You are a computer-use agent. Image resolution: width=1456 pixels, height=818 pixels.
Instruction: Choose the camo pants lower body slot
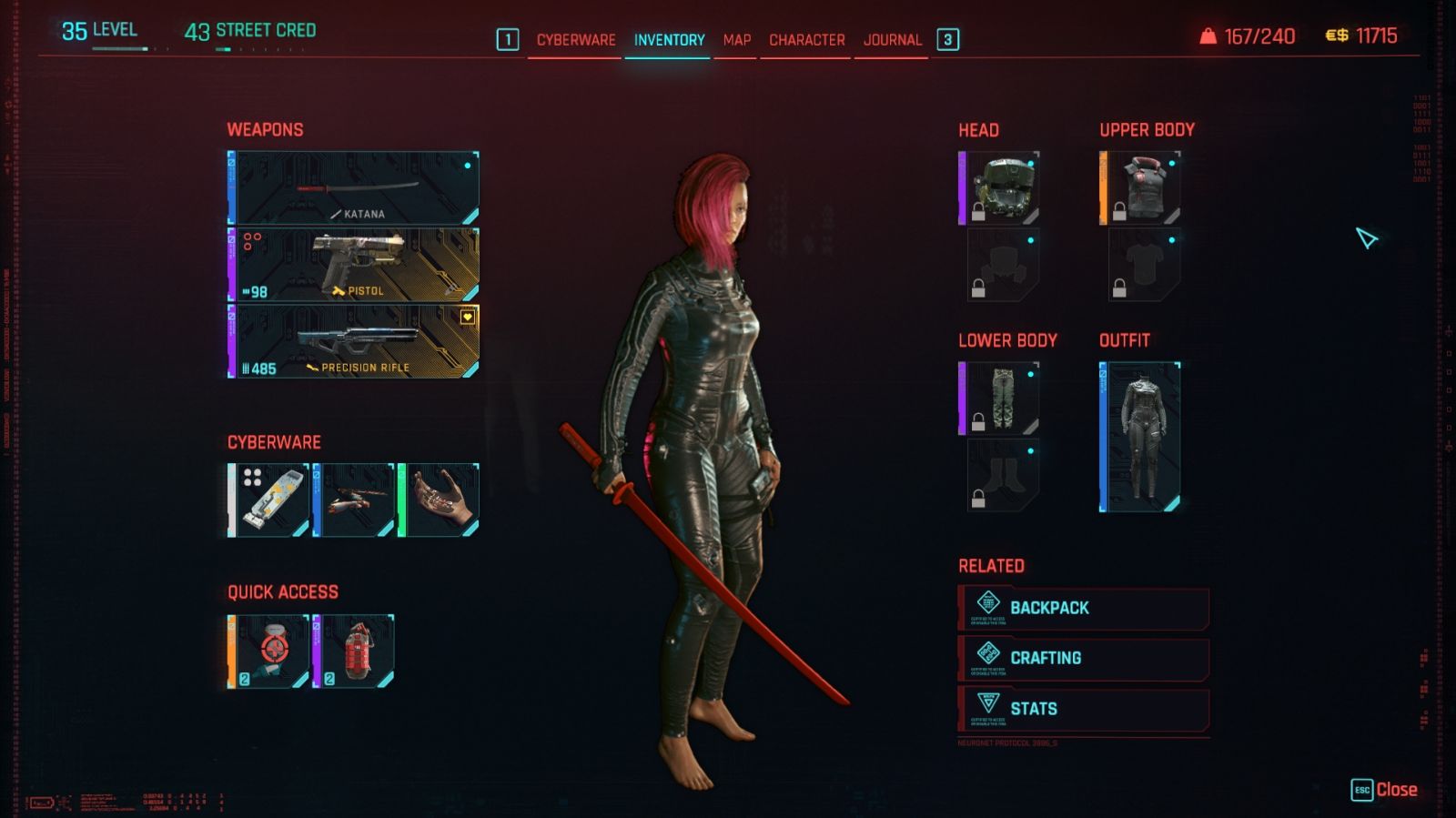pyautogui.click(x=999, y=399)
